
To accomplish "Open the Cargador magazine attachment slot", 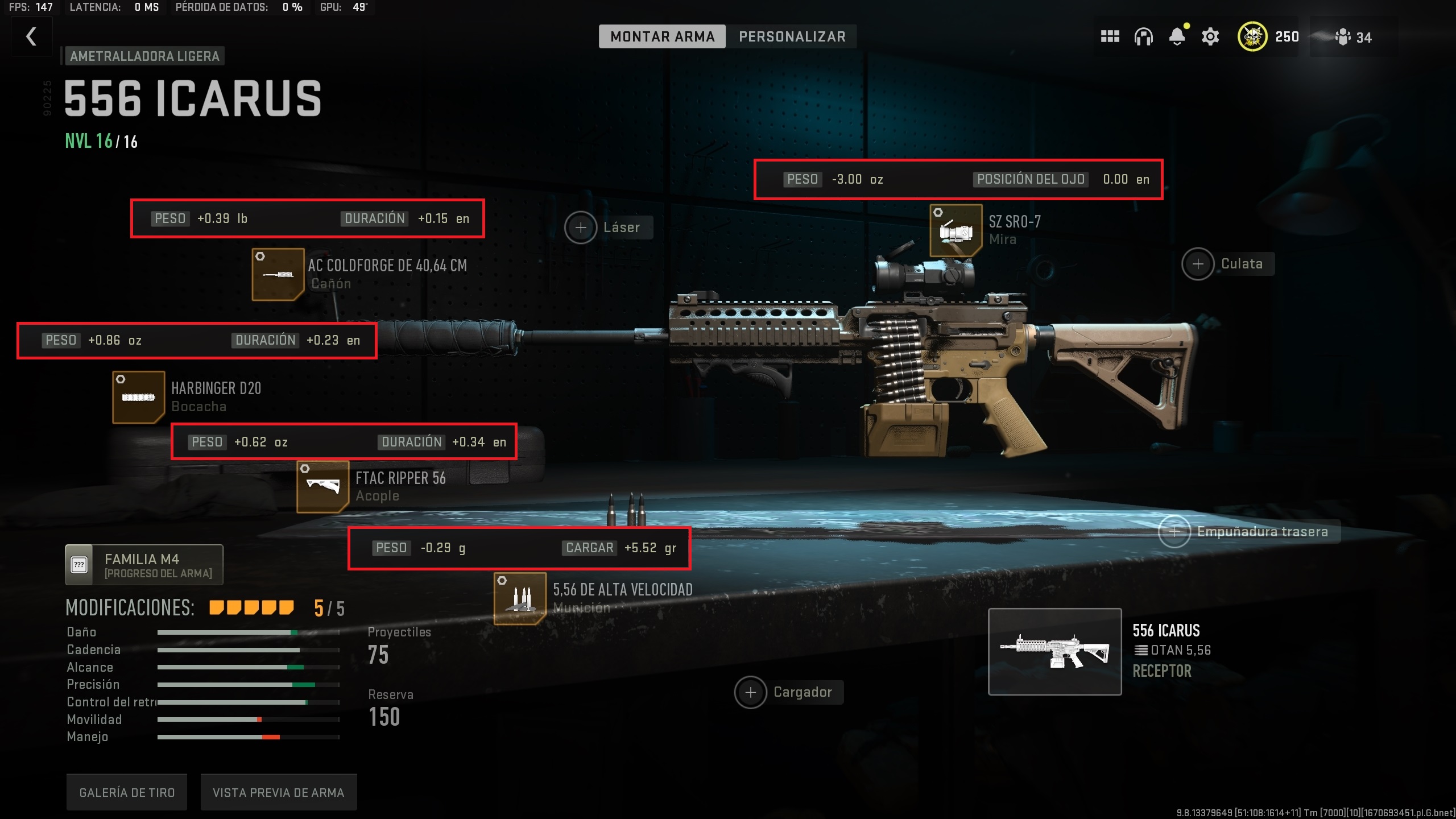I will [751, 692].
